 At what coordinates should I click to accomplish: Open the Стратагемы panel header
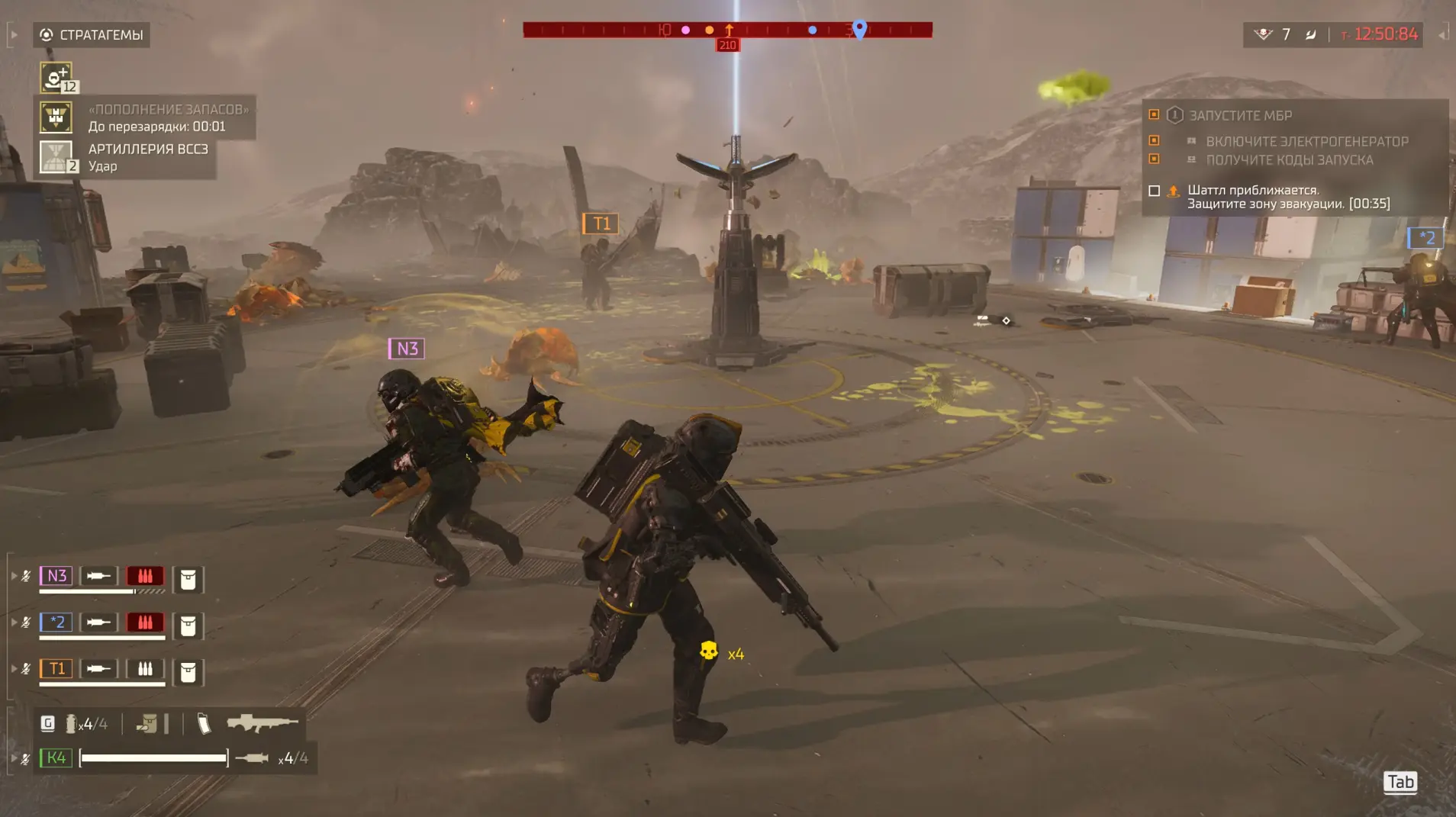[92, 35]
